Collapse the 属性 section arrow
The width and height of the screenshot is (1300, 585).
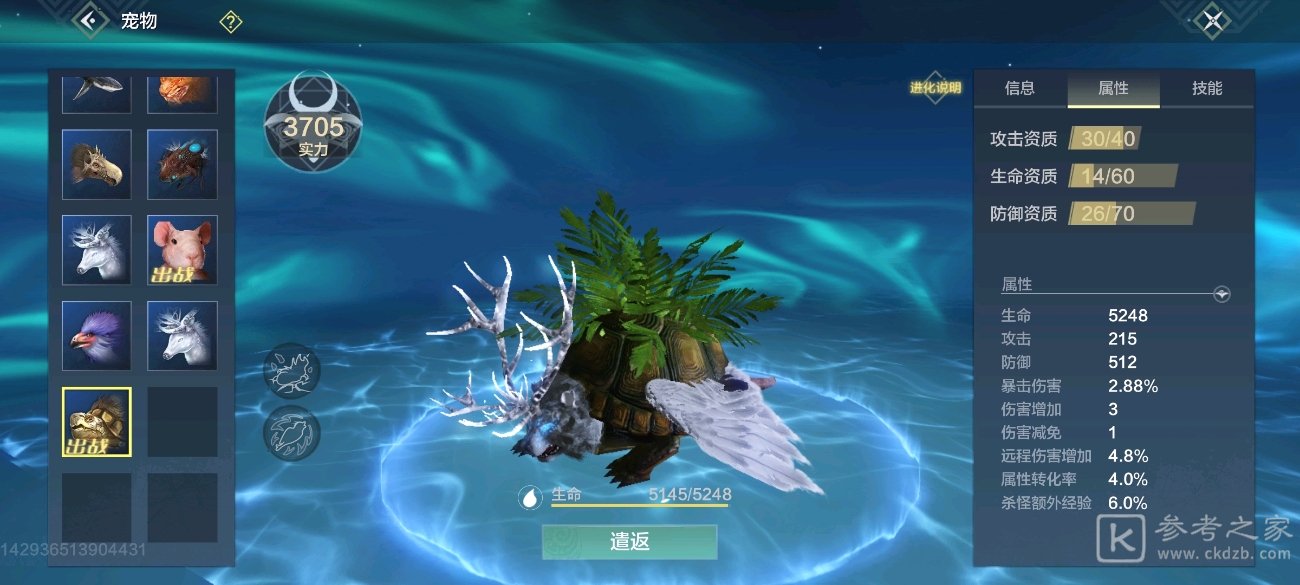point(1221,294)
